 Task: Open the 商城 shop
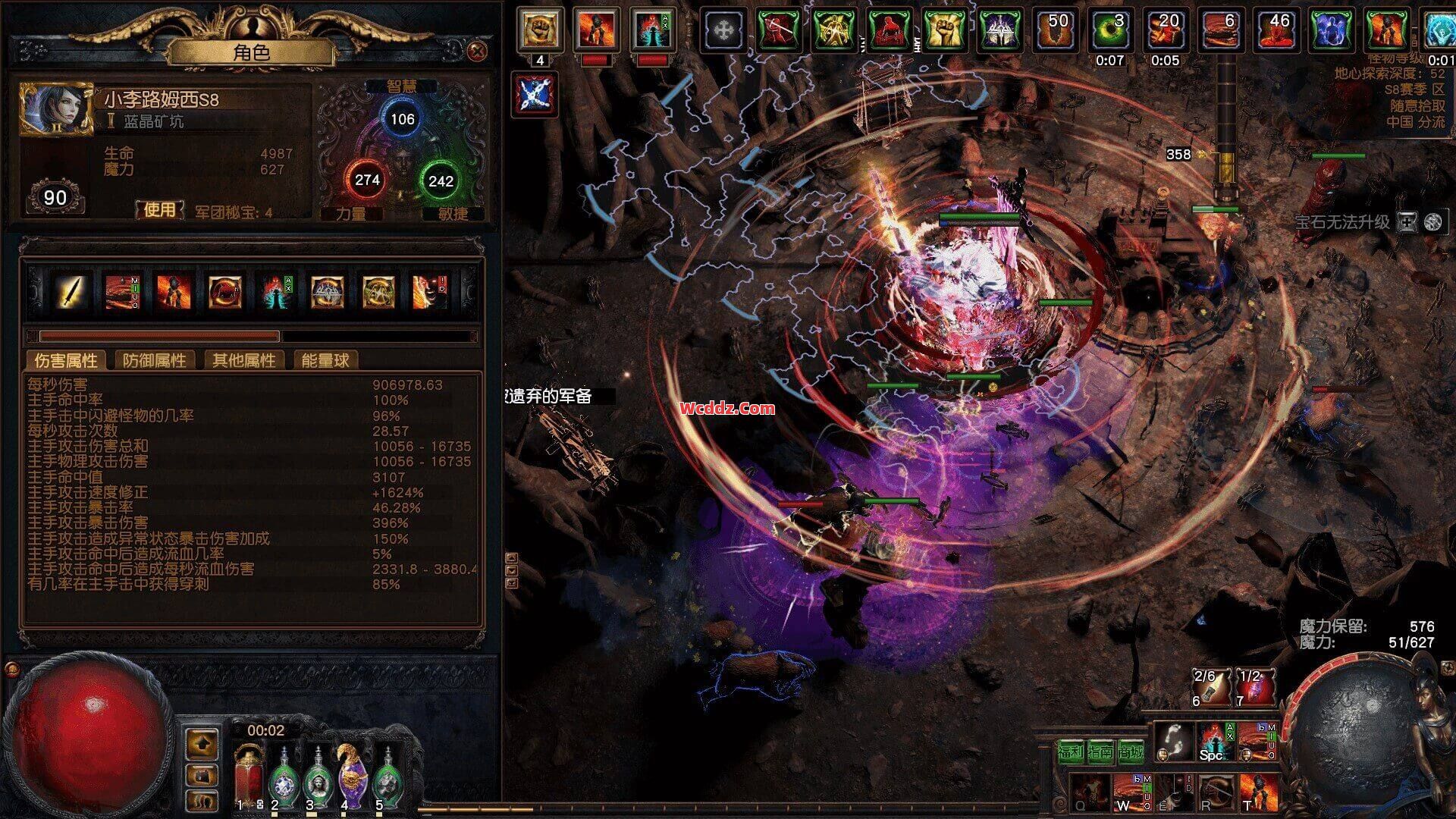click(x=1130, y=752)
